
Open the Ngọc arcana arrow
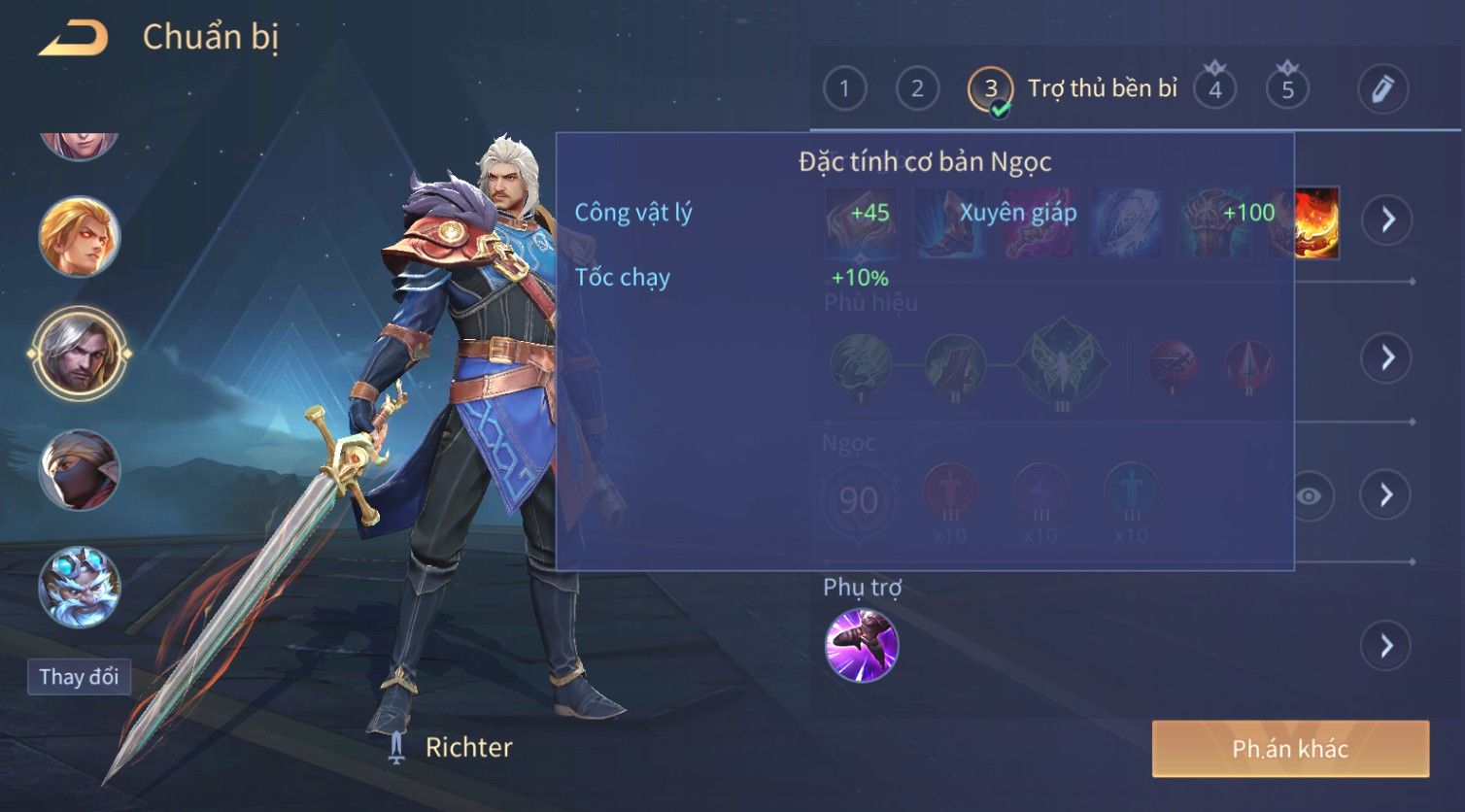click(x=1386, y=495)
